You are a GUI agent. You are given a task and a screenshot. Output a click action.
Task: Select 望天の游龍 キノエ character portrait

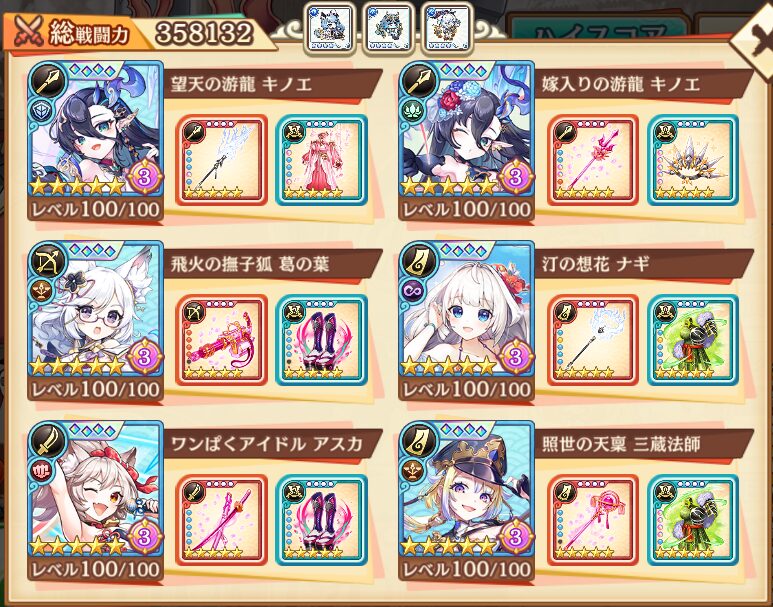pos(95,135)
